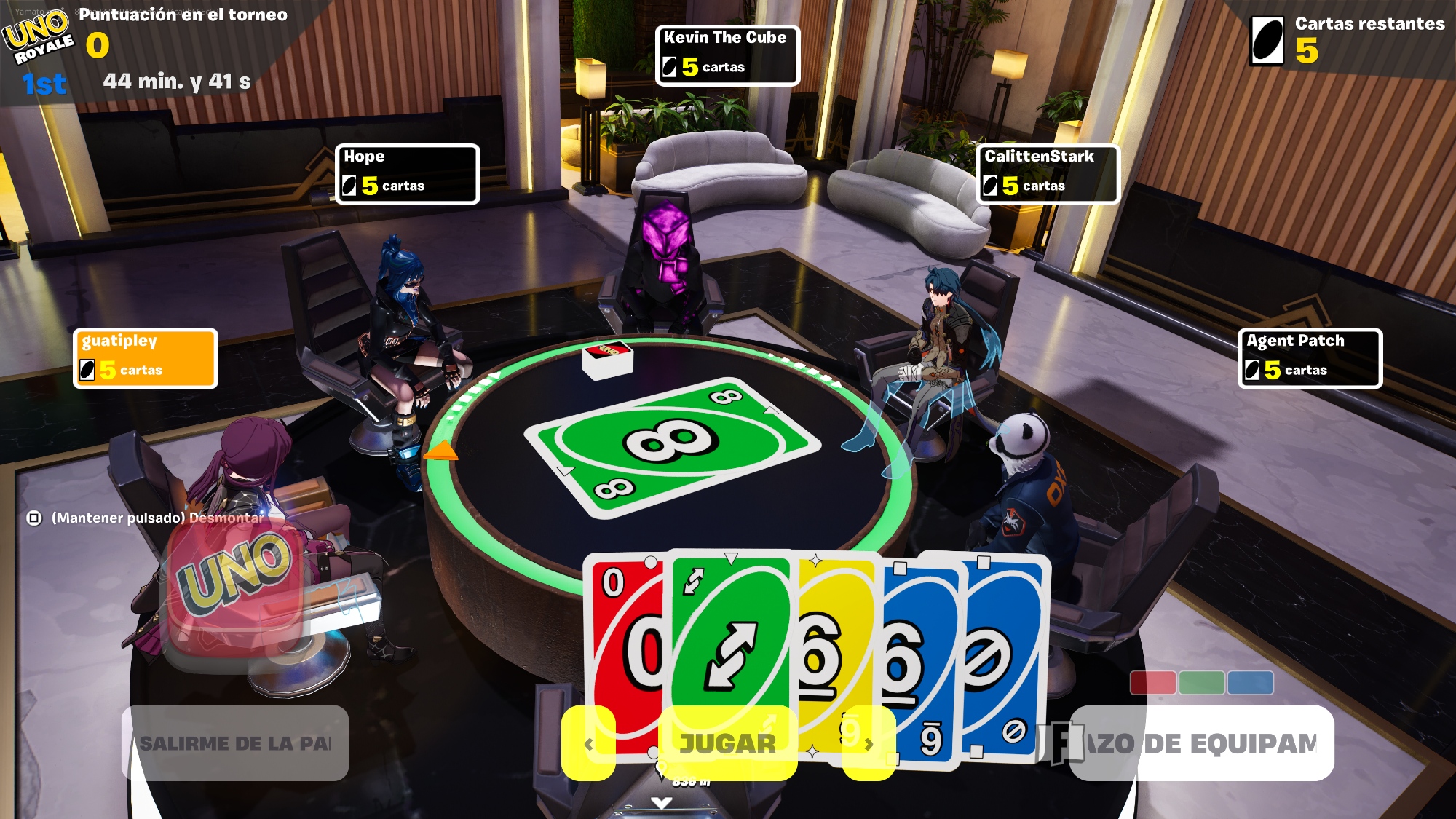Select the previous card with left arrow

(588, 743)
